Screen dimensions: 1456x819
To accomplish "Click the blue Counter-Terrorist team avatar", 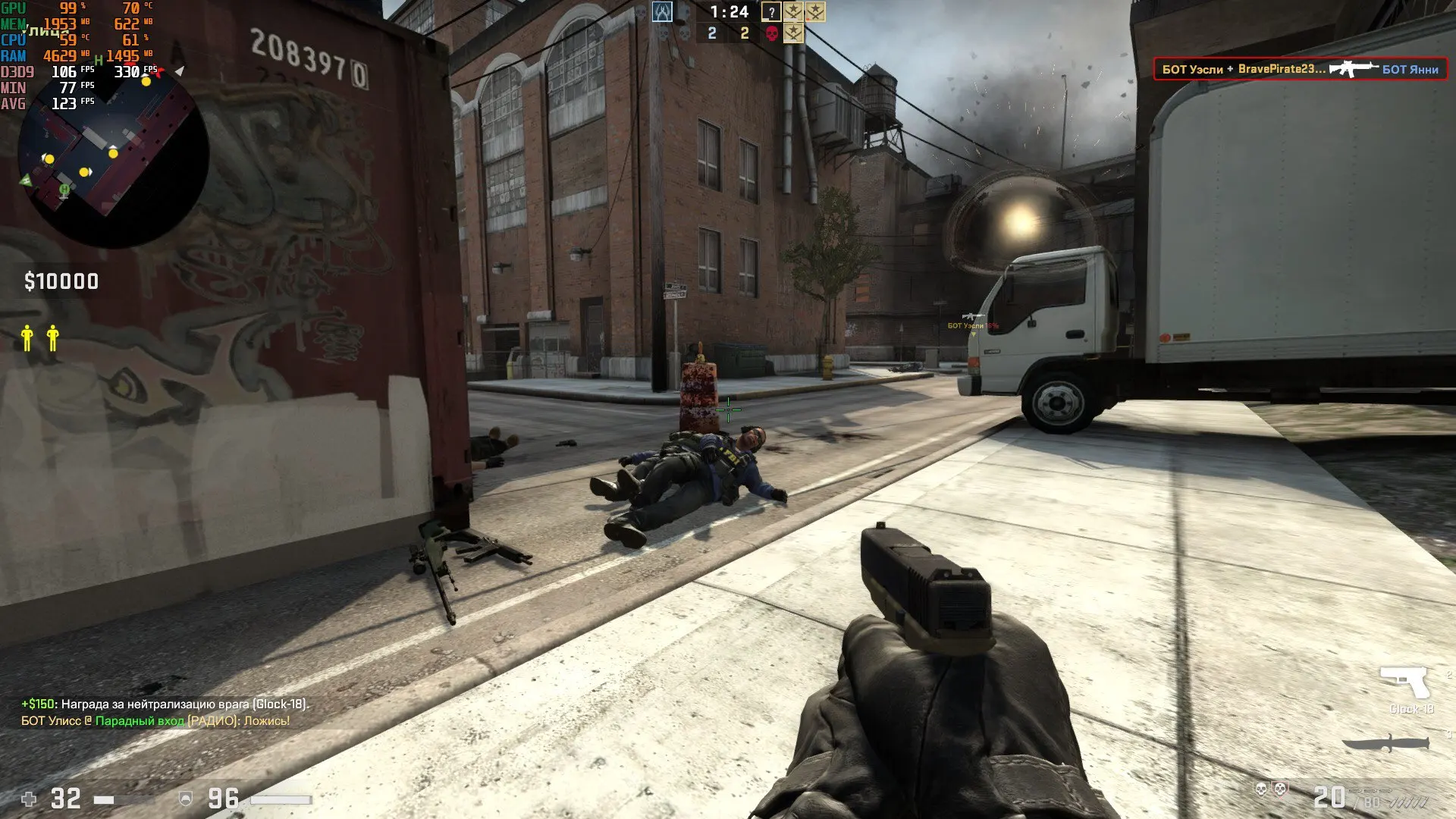I will click(662, 12).
